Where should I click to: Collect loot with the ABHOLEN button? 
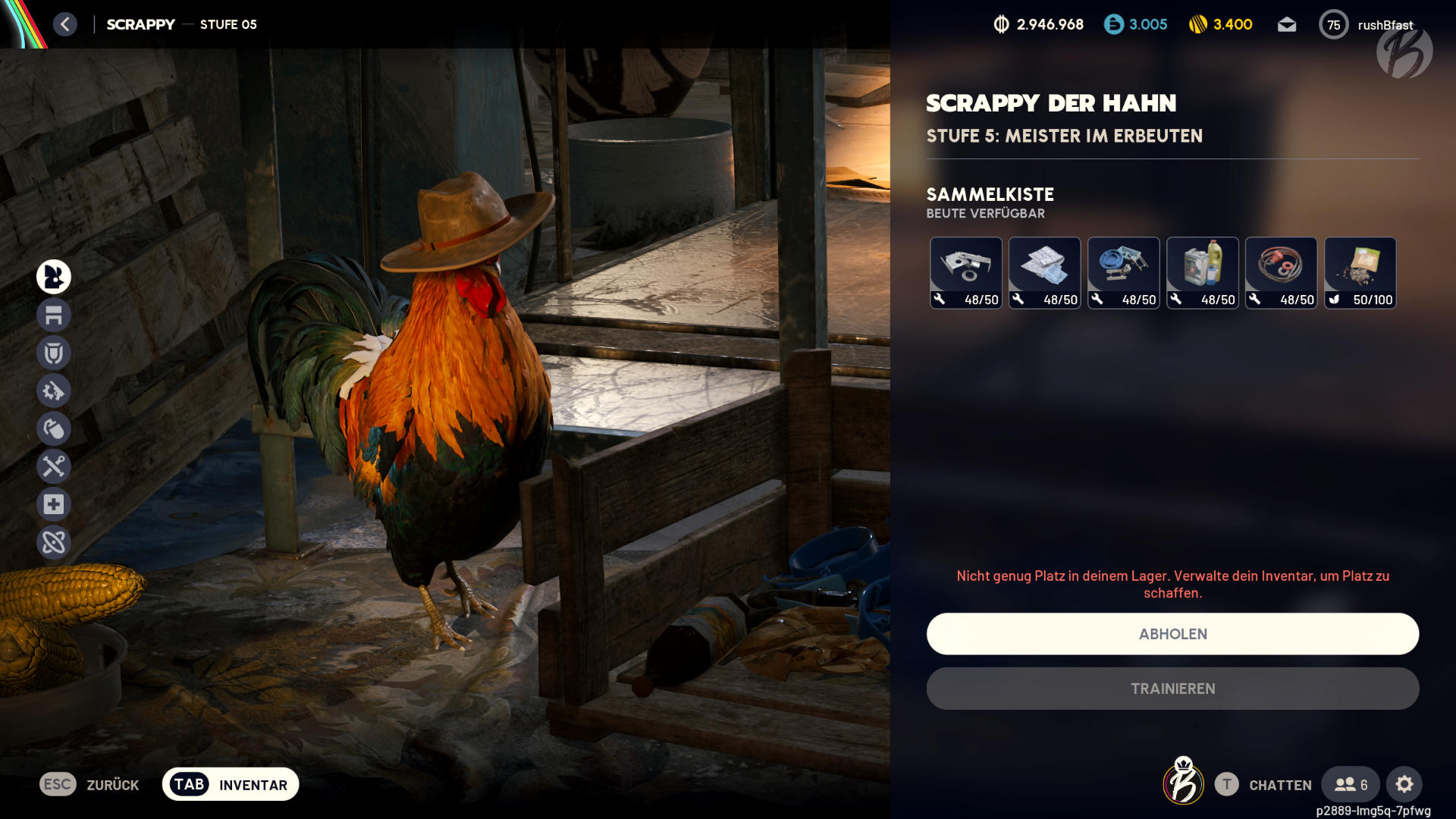[x=1172, y=634]
